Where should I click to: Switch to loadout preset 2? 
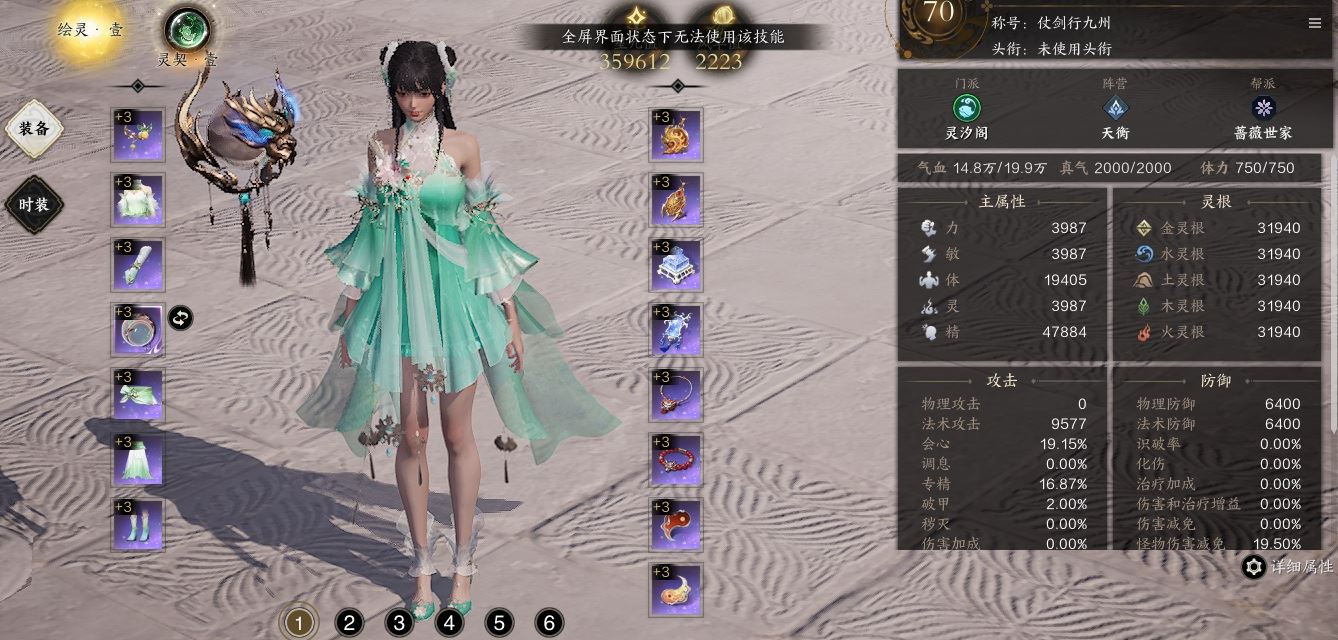click(348, 624)
